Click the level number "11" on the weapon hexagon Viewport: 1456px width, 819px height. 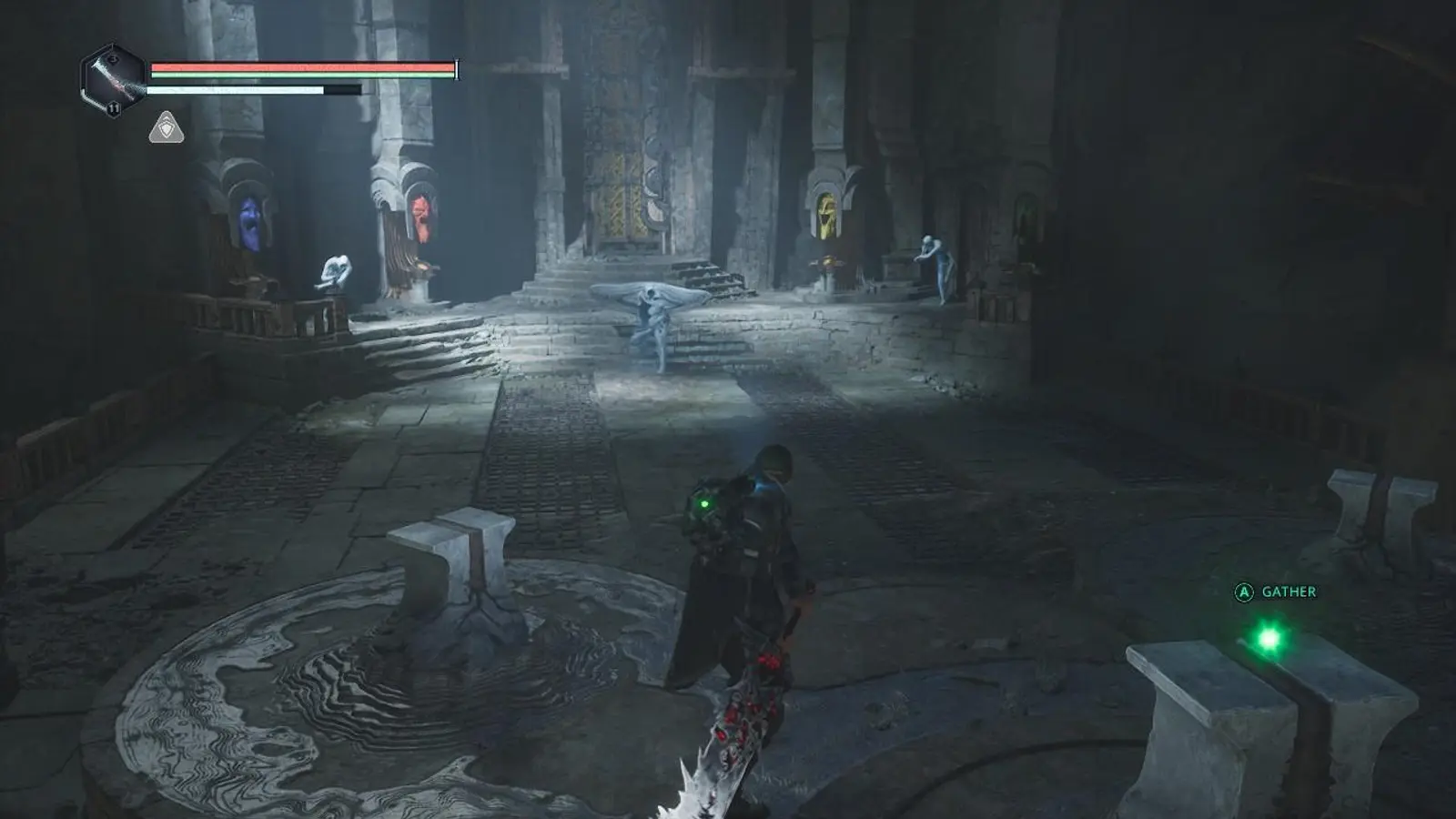click(115, 106)
